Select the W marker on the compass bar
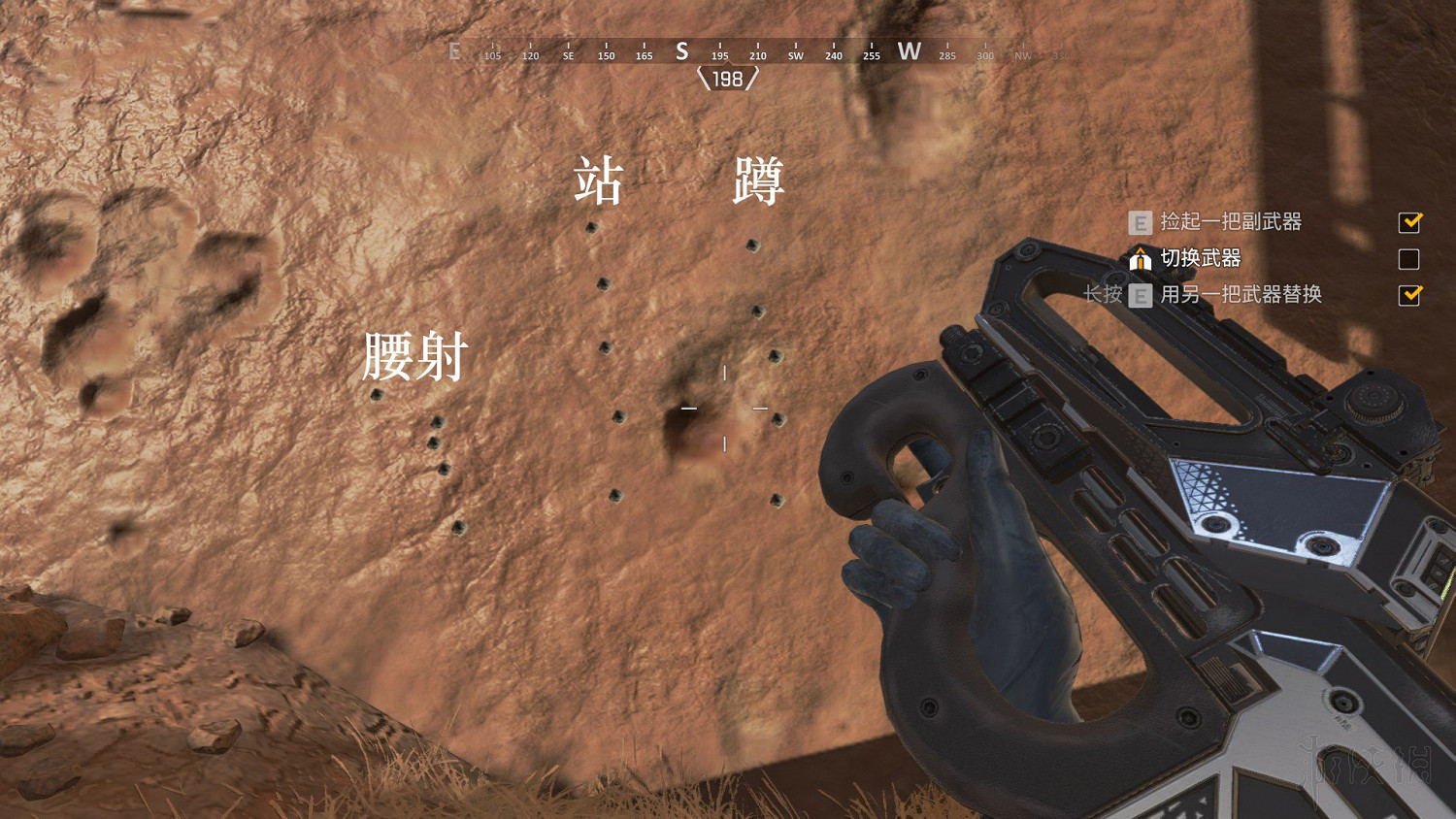 (910, 51)
